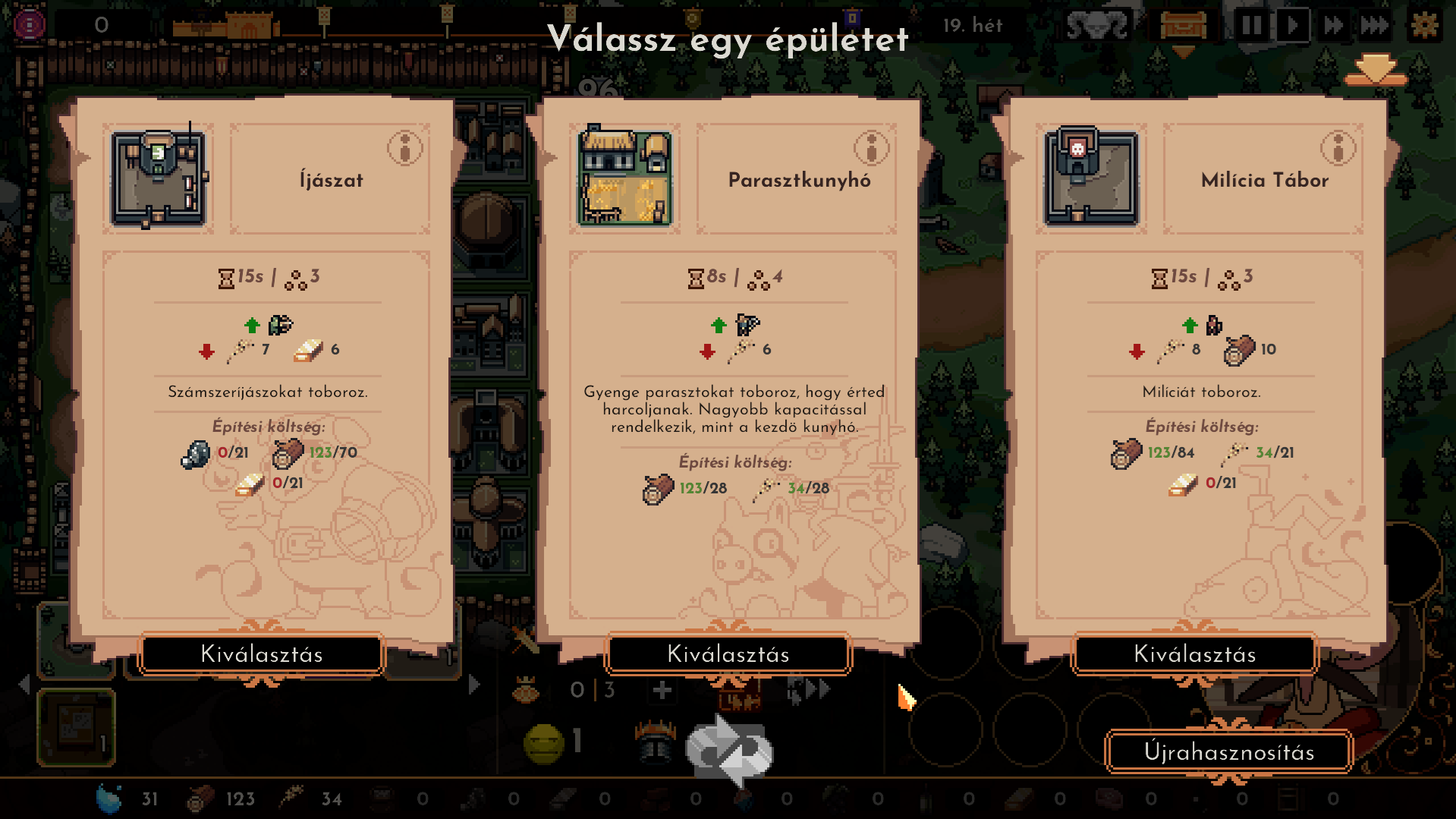Choose the Parasztkunyhó building
The width and height of the screenshot is (1456, 819).
[x=728, y=654]
